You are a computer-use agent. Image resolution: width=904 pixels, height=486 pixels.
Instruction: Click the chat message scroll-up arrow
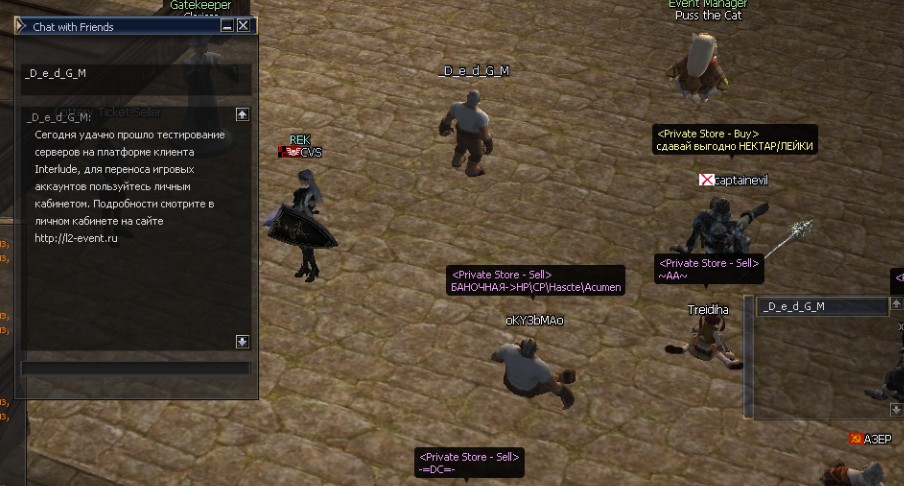pos(242,114)
